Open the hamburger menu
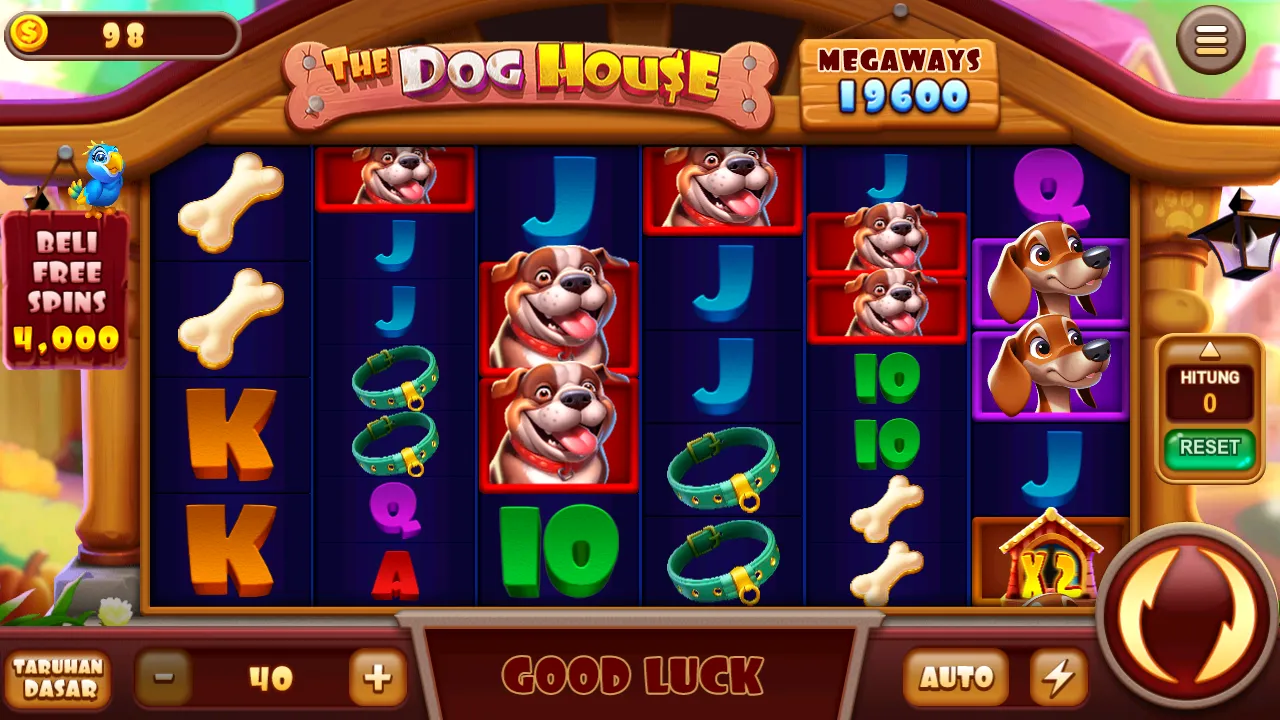Screen dimensions: 1280x720 point(1210,40)
